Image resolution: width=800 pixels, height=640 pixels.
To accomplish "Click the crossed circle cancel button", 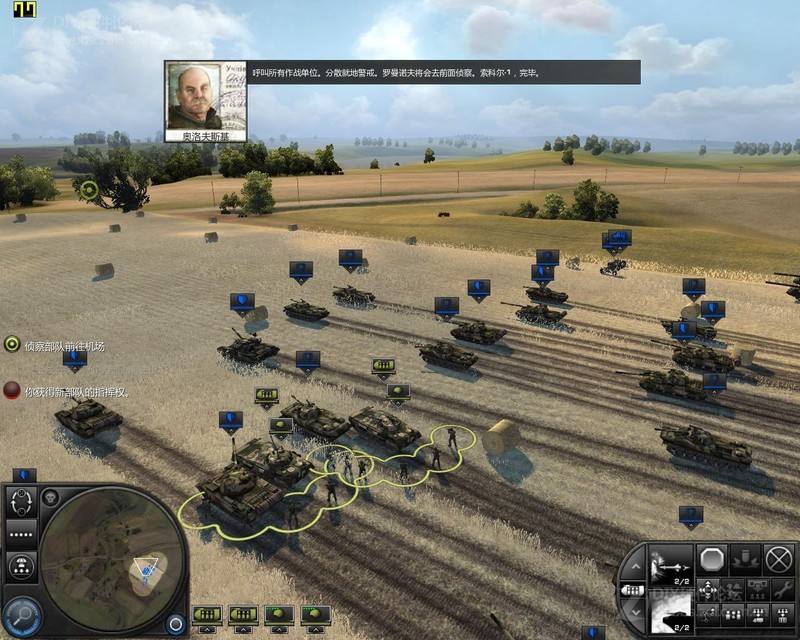I will click(778, 559).
